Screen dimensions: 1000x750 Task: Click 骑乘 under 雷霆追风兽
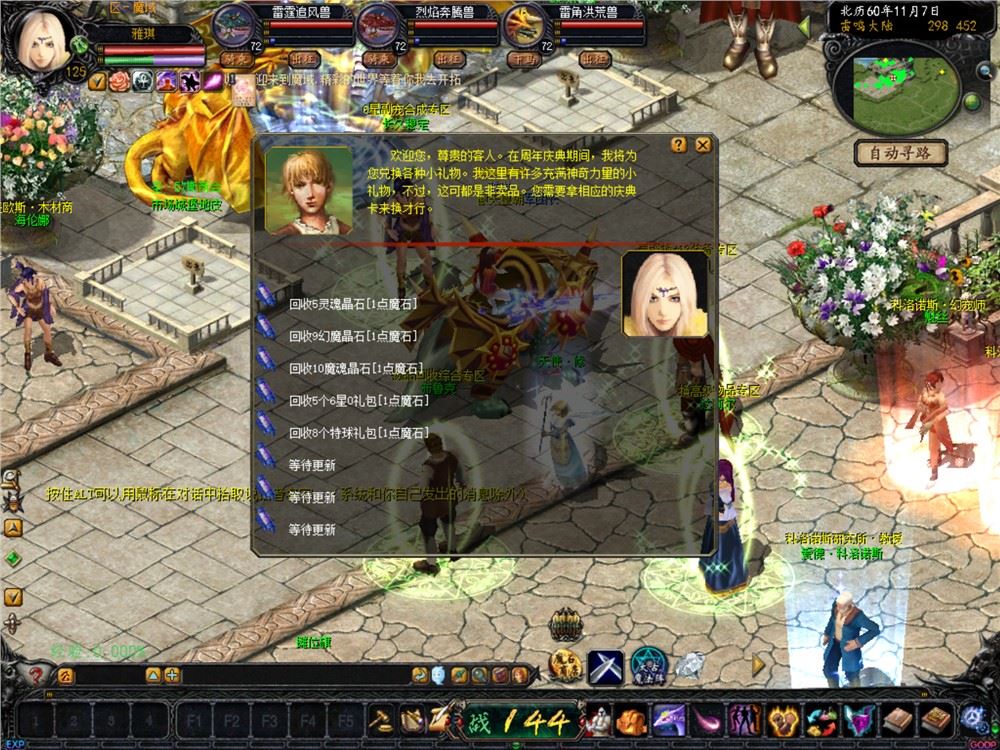236,59
